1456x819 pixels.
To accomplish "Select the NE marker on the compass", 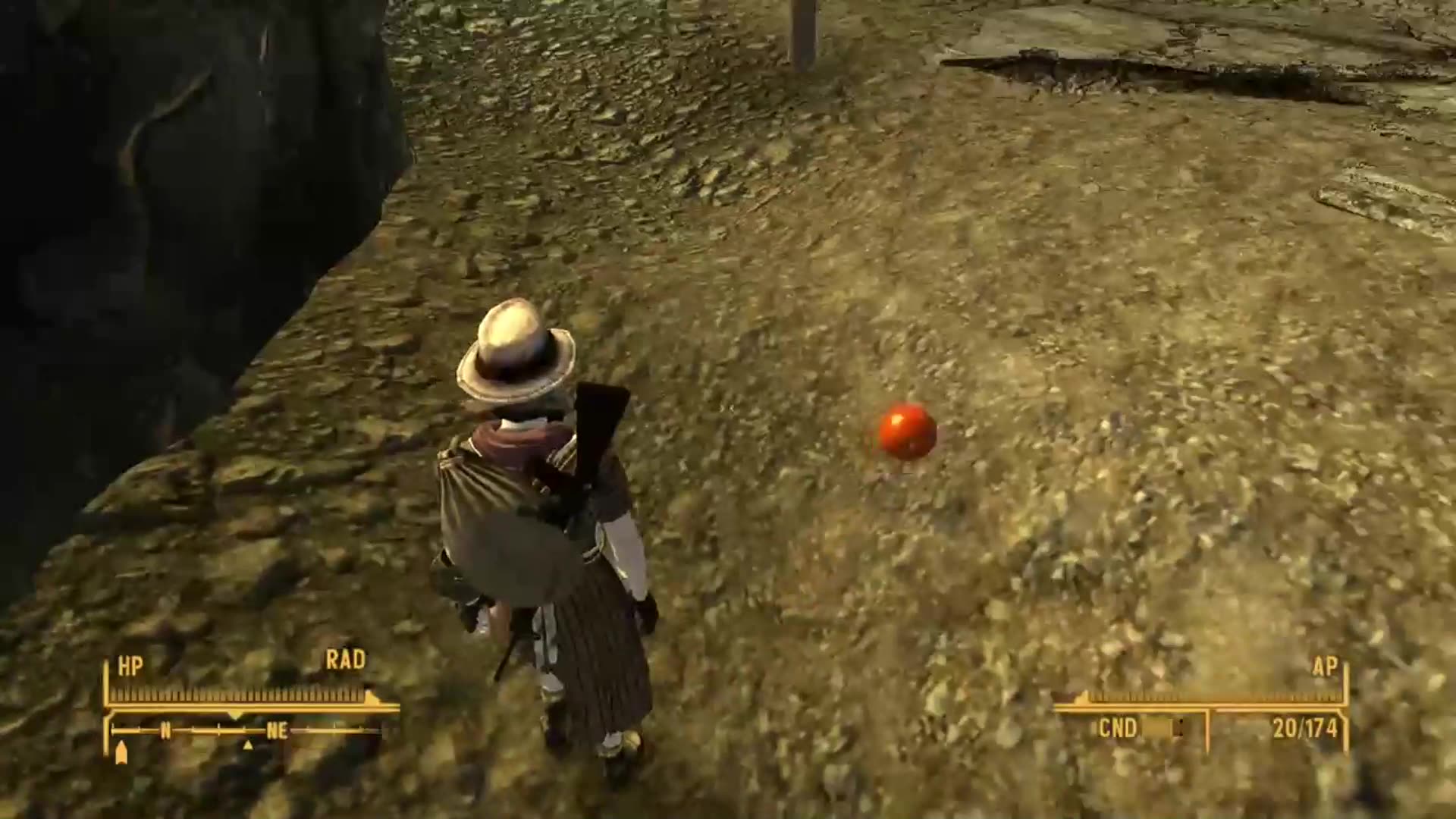I will tap(278, 730).
